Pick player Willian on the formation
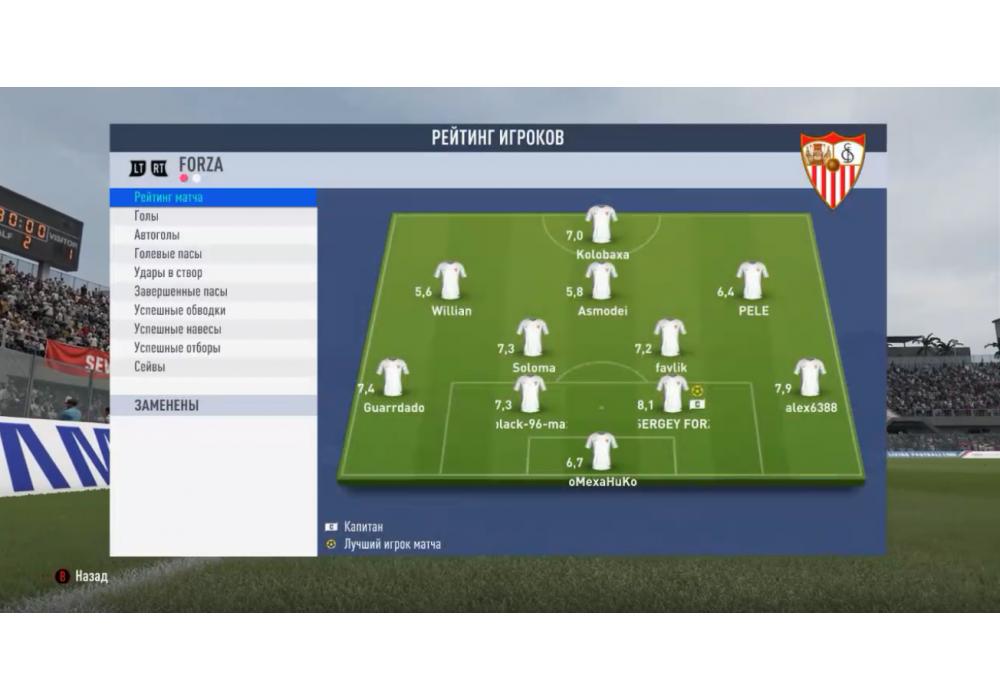 451,281
